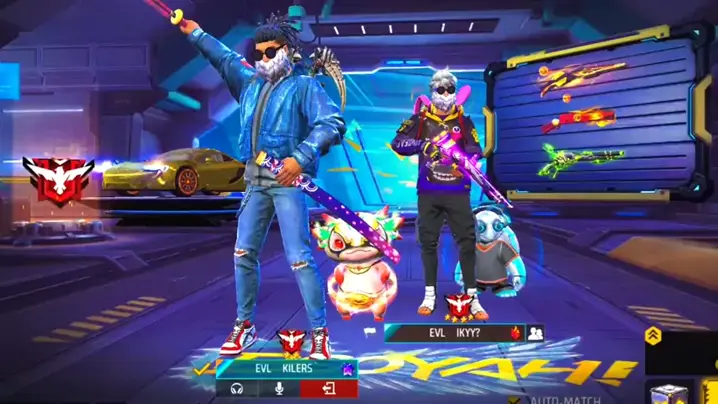This screenshot has width=718, height=404.
Task: Expand the yellow double-chevron arrow panel
Action: [653, 336]
